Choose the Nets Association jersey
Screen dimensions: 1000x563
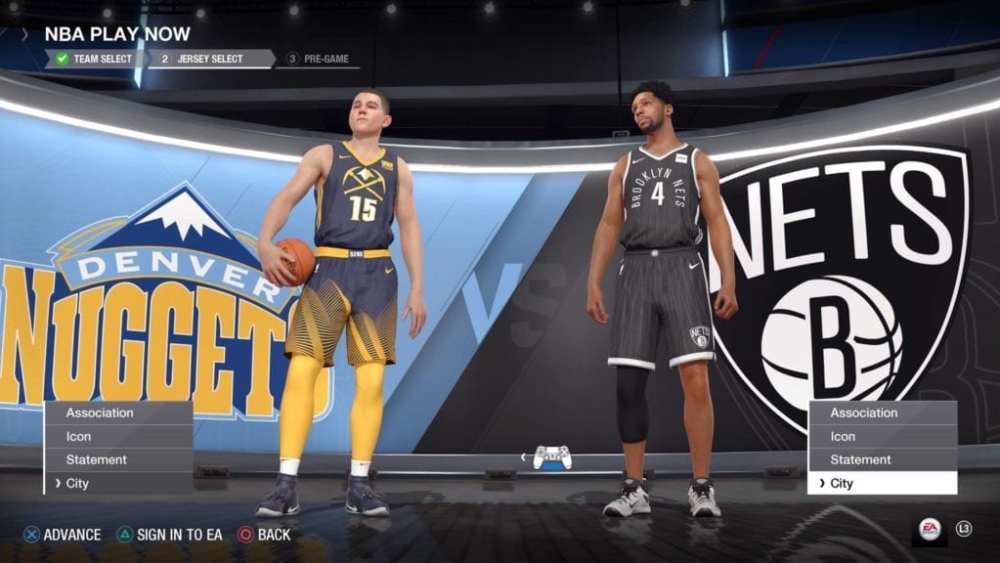pos(882,413)
